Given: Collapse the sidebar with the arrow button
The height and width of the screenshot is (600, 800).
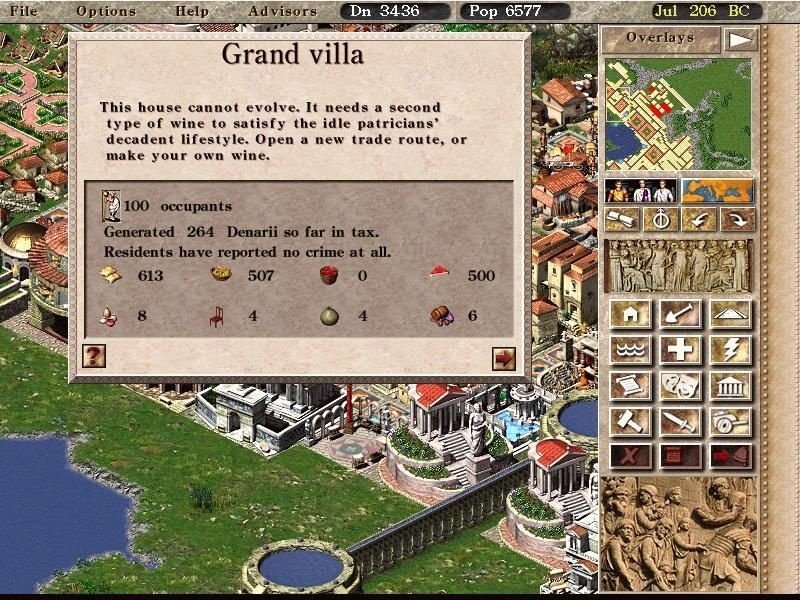Looking at the screenshot, I should [x=739, y=40].
